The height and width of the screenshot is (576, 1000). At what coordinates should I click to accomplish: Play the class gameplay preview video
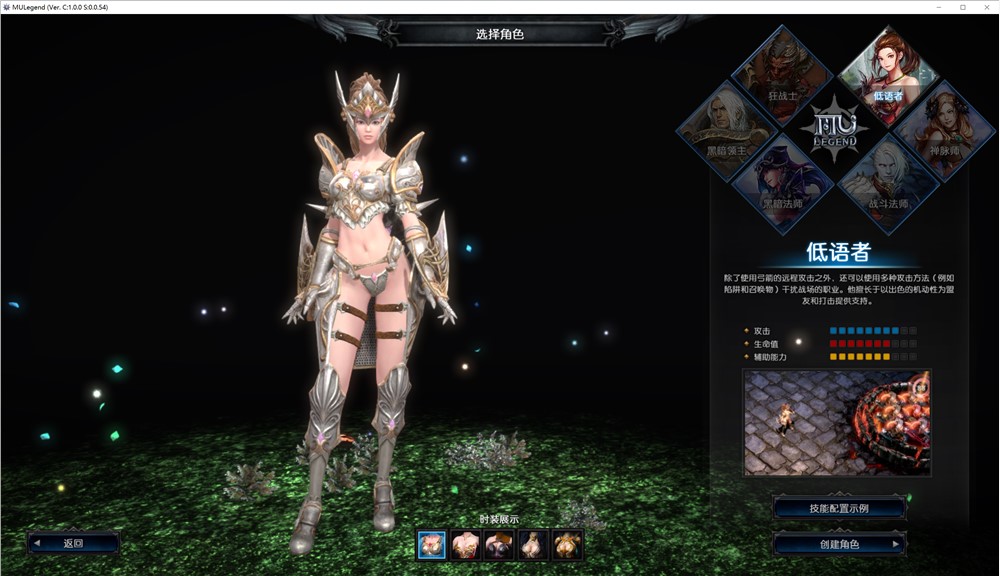point(836,422)
